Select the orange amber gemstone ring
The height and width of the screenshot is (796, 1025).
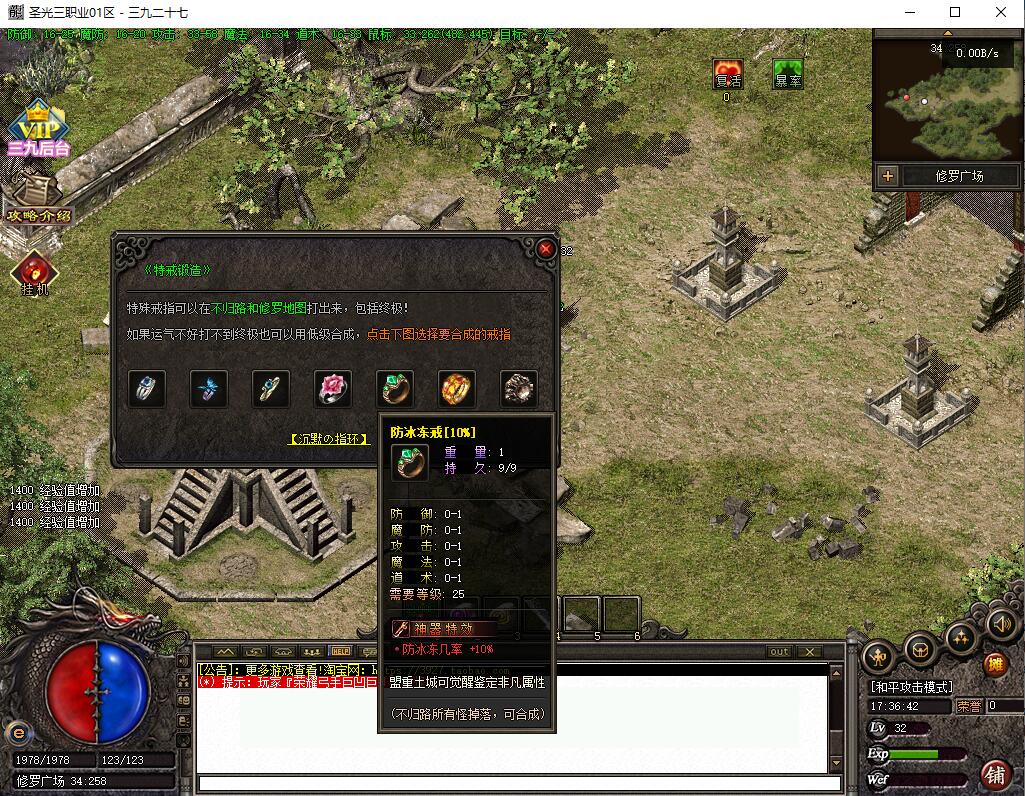click(457, 389)
